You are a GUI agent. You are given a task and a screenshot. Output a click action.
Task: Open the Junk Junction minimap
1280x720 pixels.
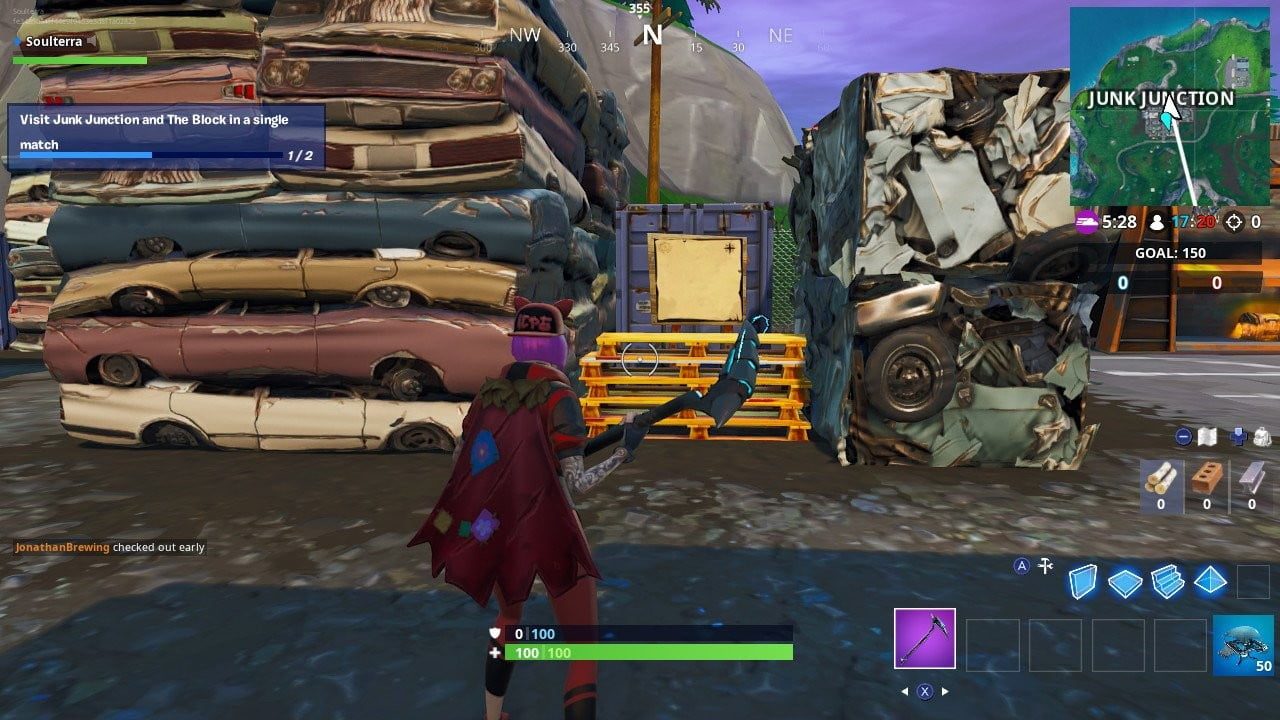coord(1169,106)
